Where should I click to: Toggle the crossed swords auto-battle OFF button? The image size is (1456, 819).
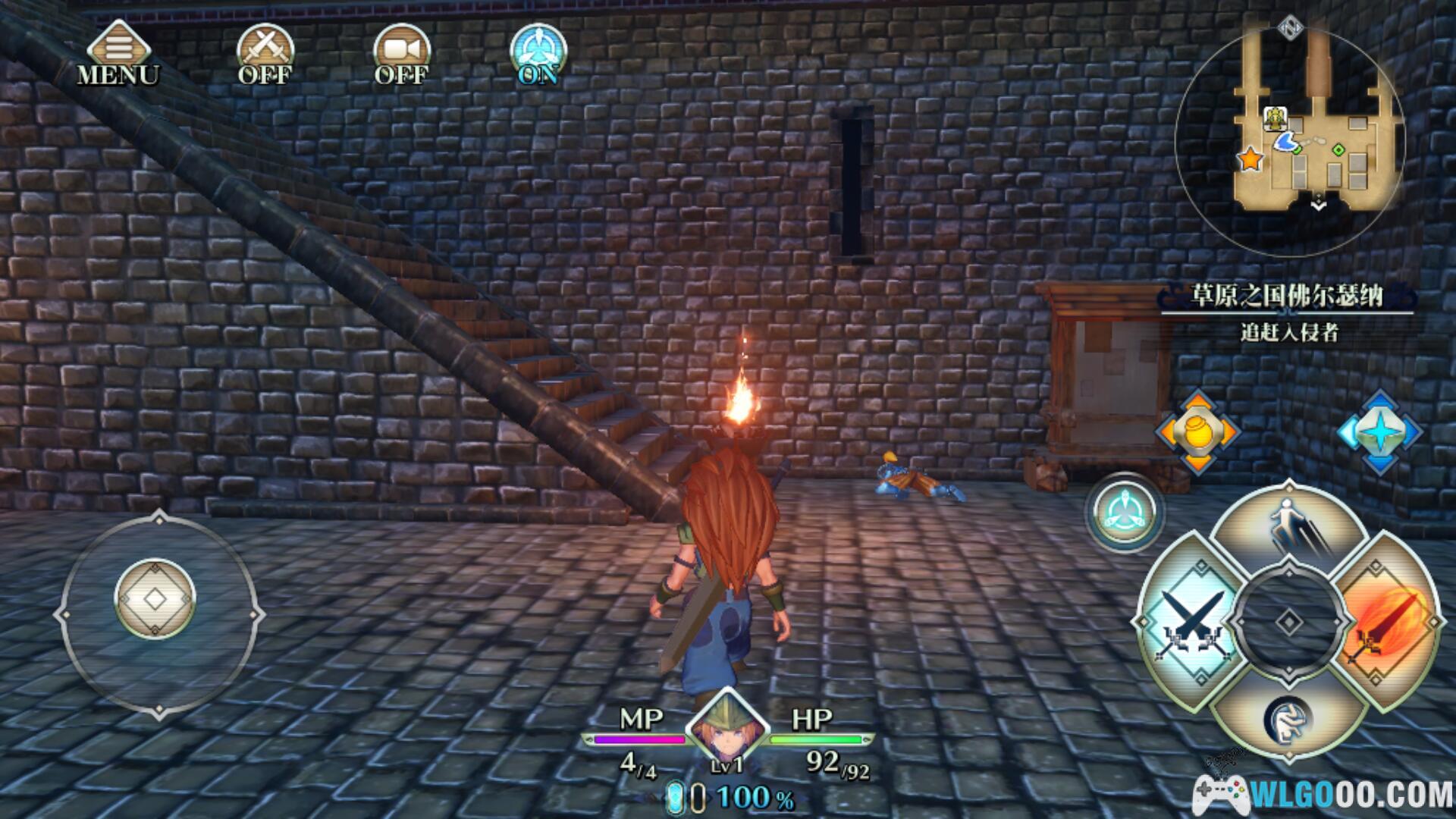point(265,53)
